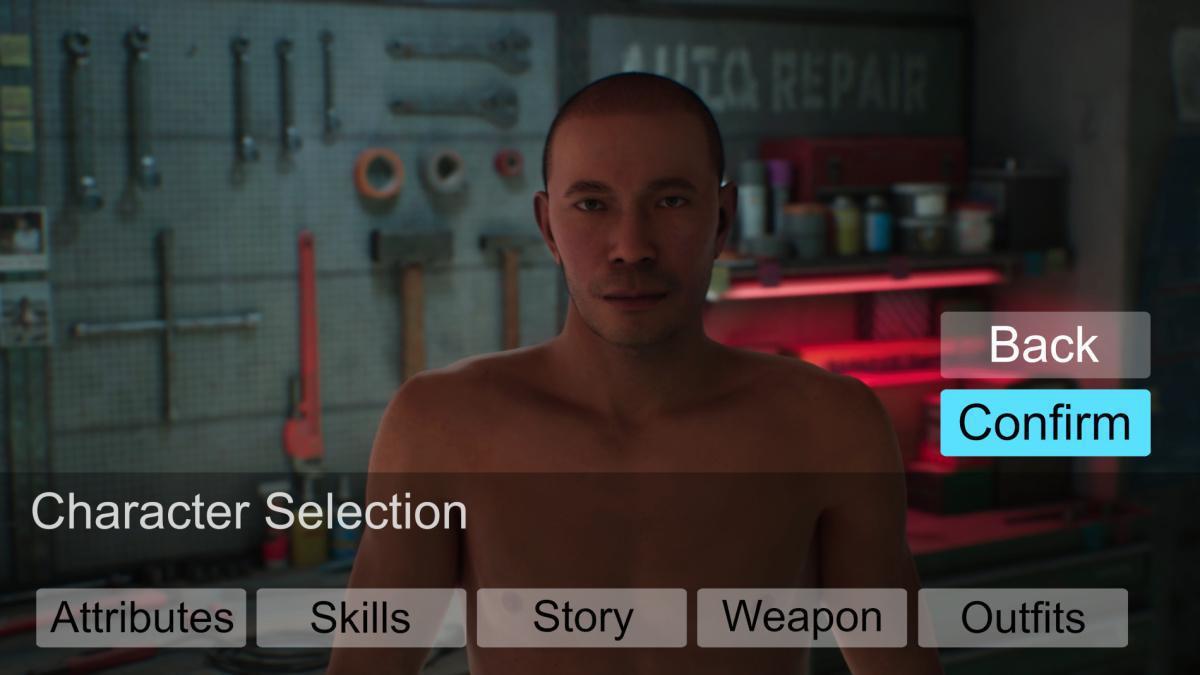
Task: Select the Weapon tab
Action: [x=802, y=618]
